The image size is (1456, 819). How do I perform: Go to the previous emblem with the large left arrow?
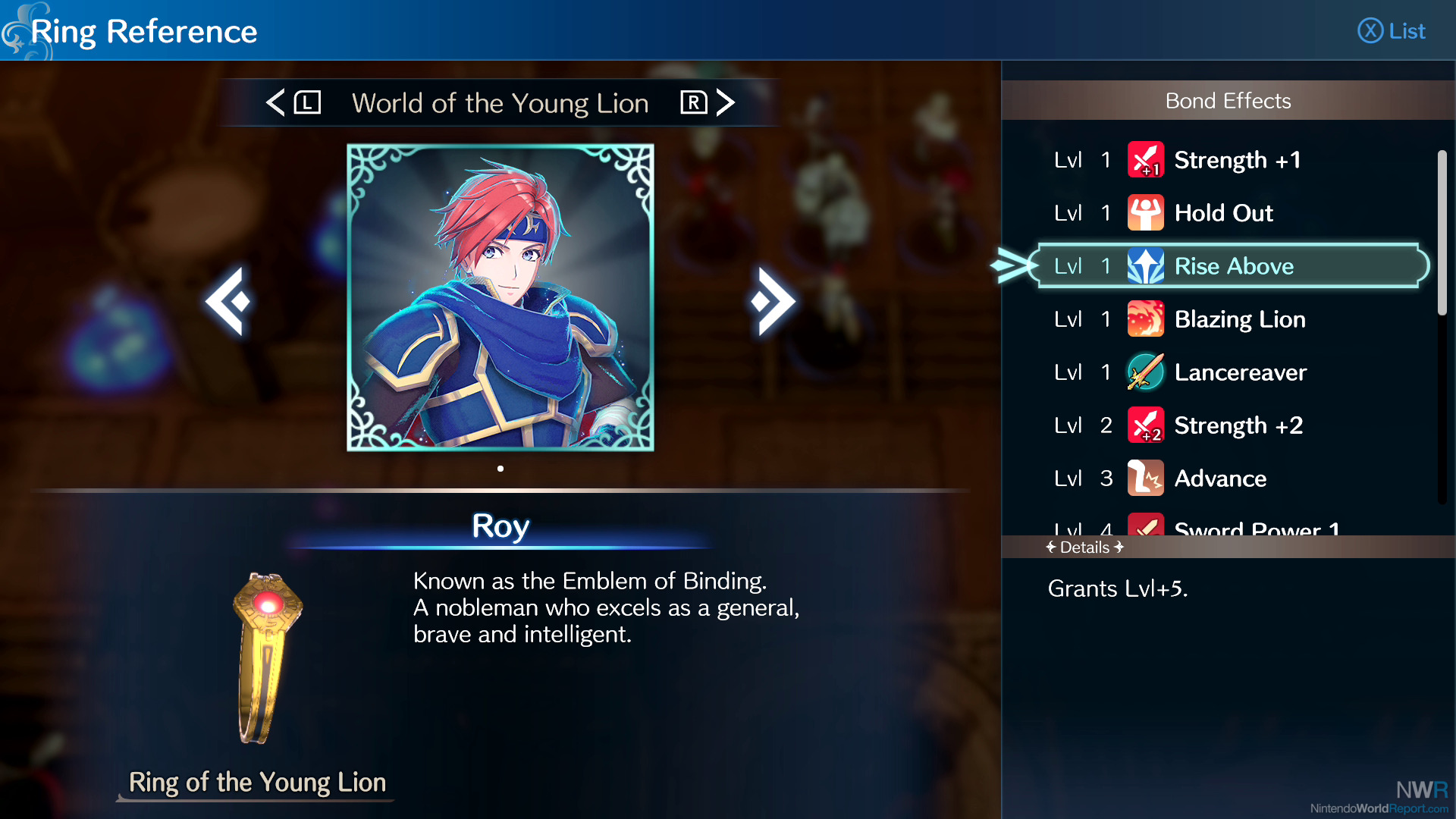227,301
